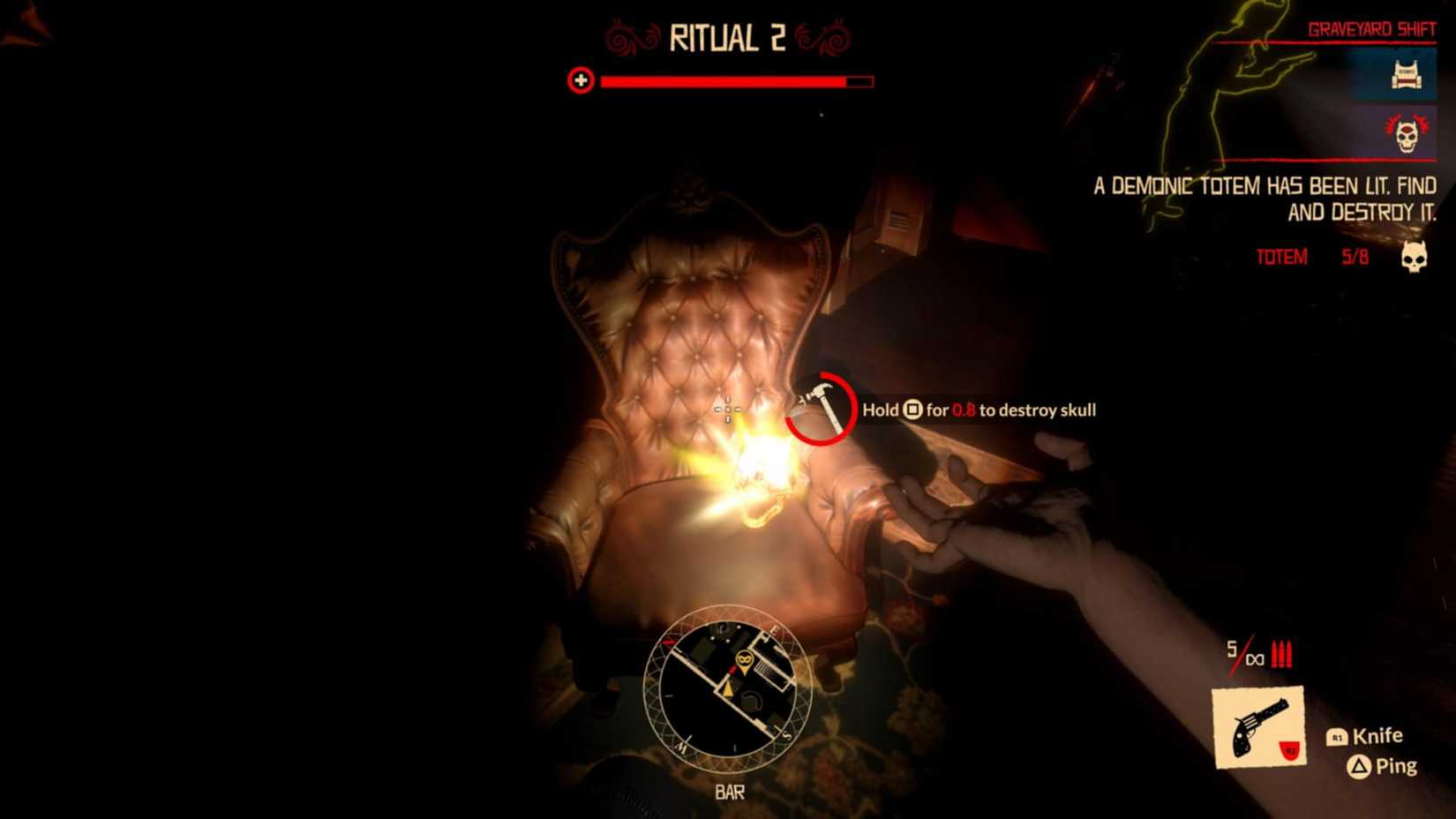Click the Ritual 2 progress bar
The height and width of the screenshot is (819, 1456).
pyautogui.click(x=727, y=82)
